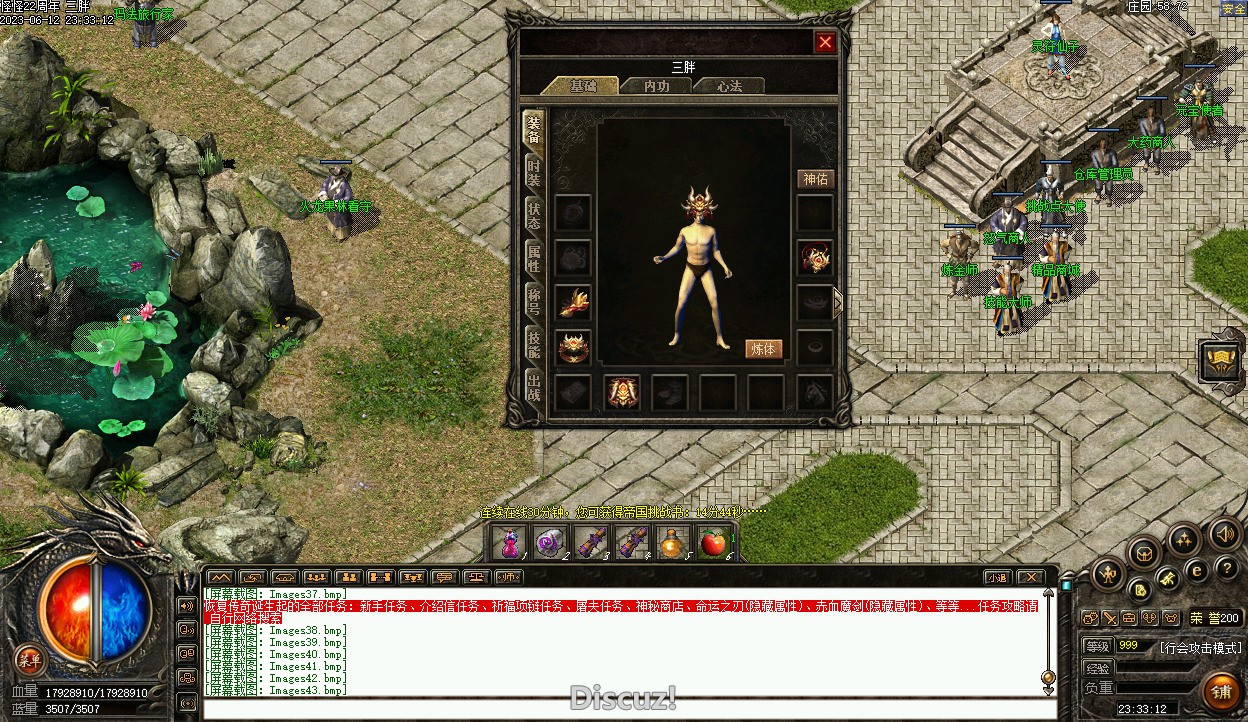Open the round 铺 shop button
This screenshot has width=1248, height=722.
point(1221,691)
